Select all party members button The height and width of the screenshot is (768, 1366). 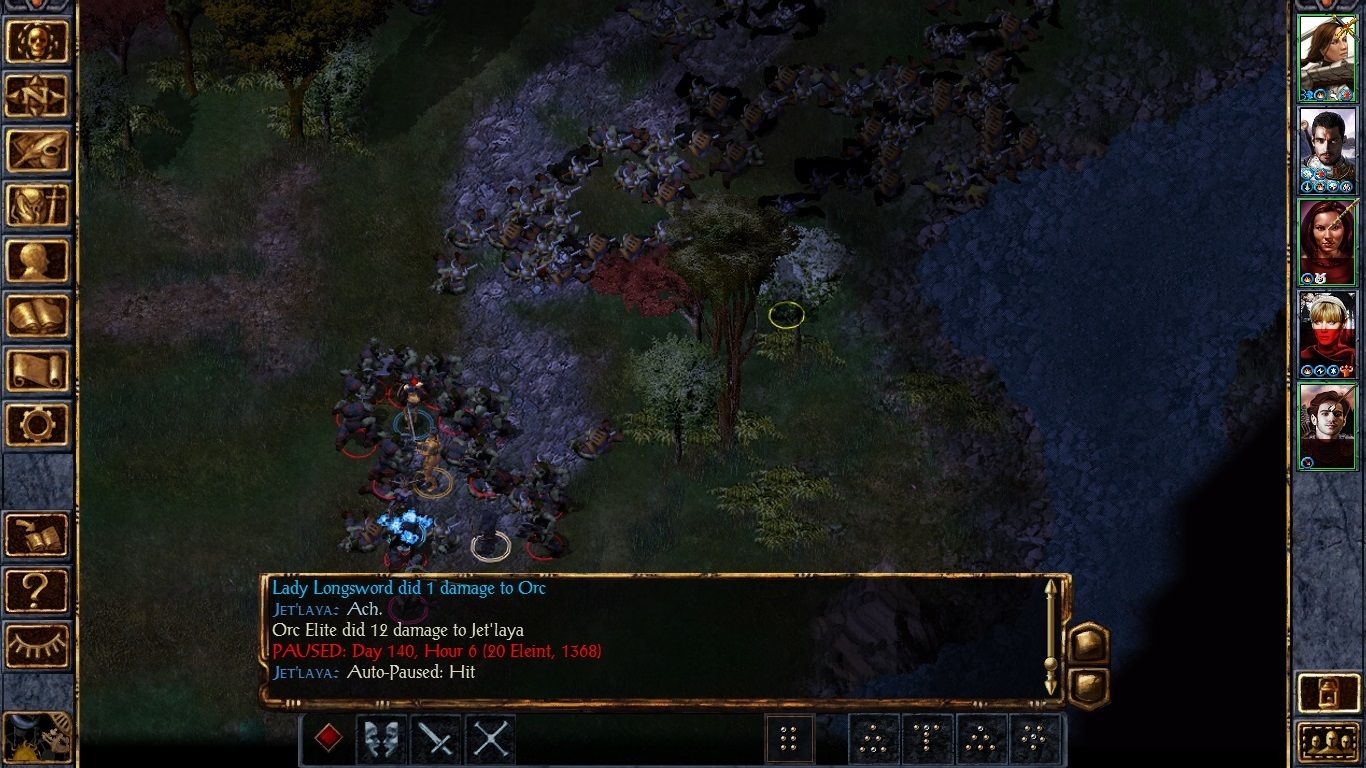(1326, 742)
